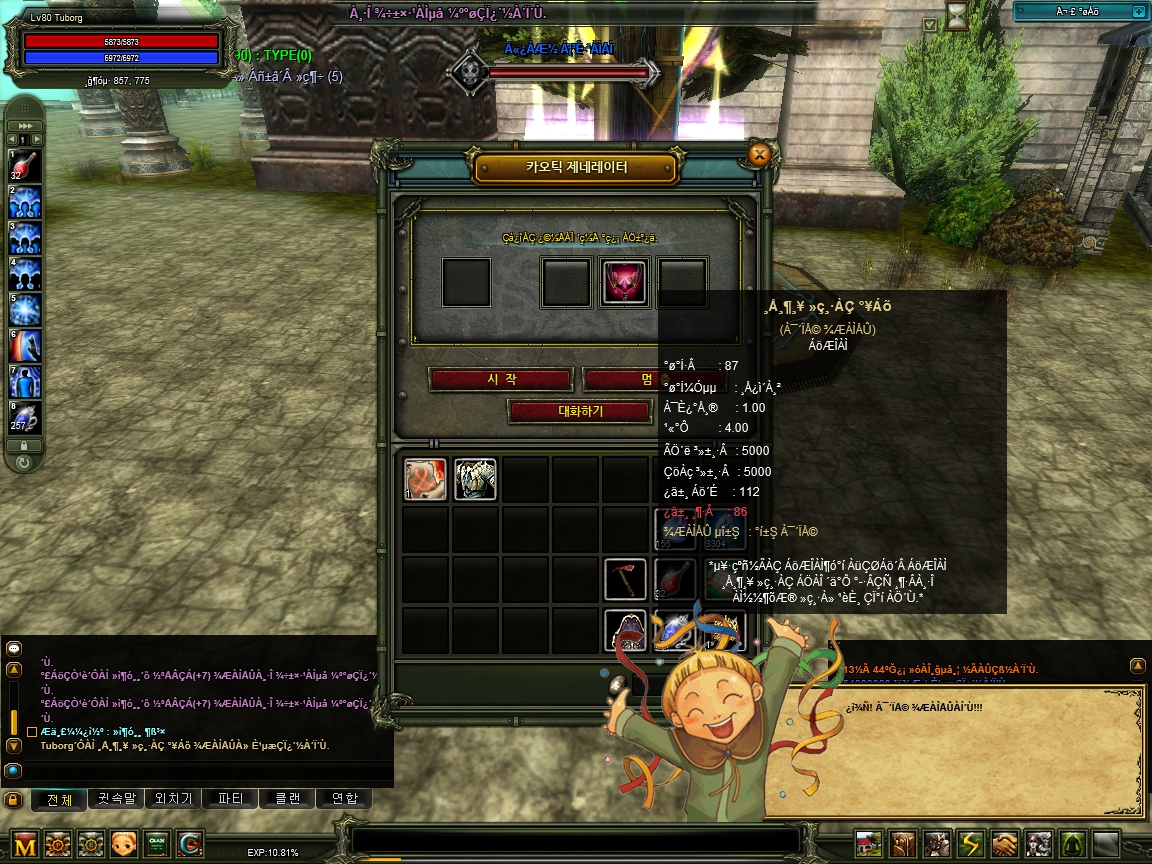
Task: Select the red helmet item in the generator slot
Action: click(625, 283)
